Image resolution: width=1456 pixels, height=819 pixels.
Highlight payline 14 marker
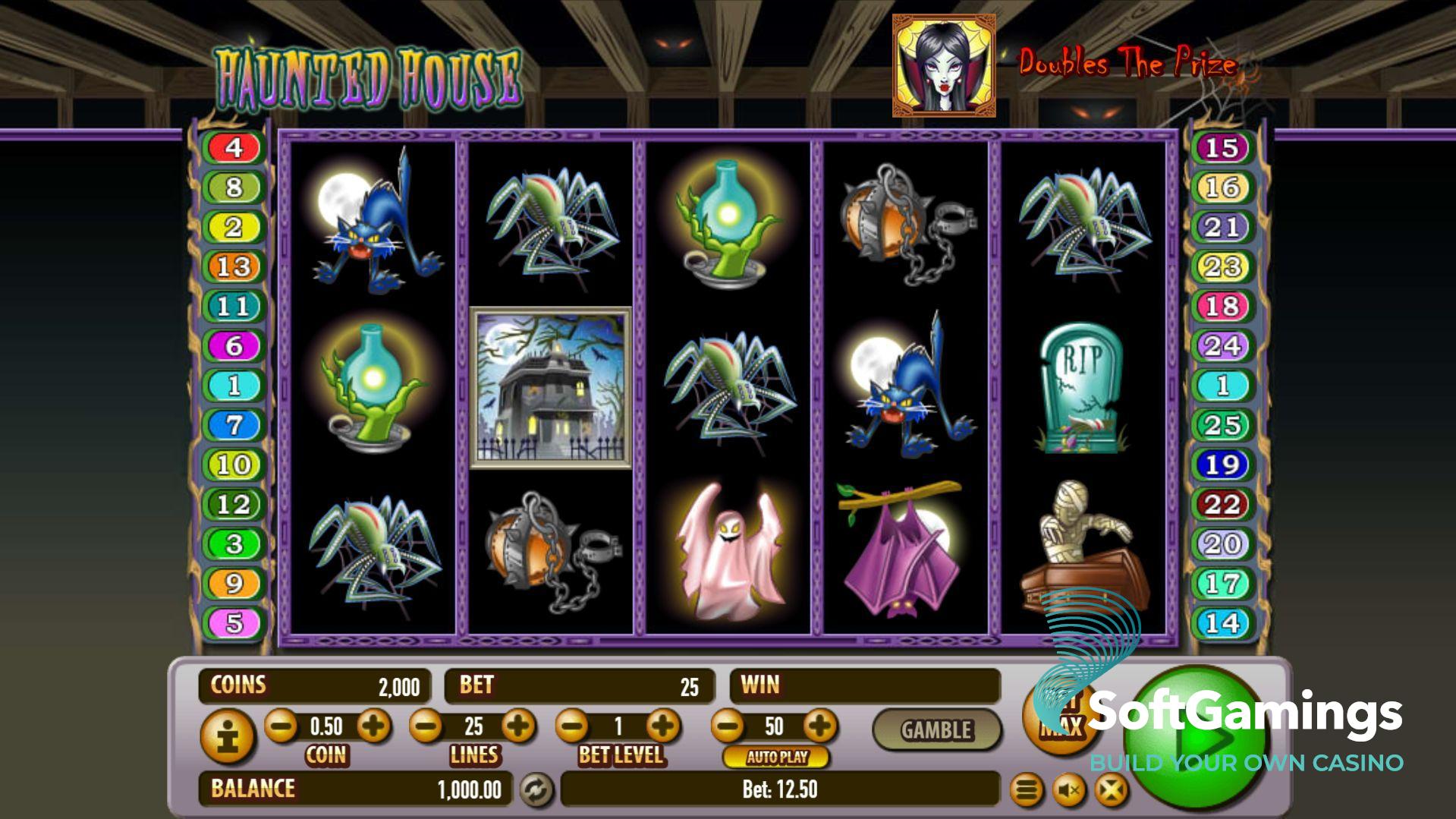click(x=1222, y=623)
